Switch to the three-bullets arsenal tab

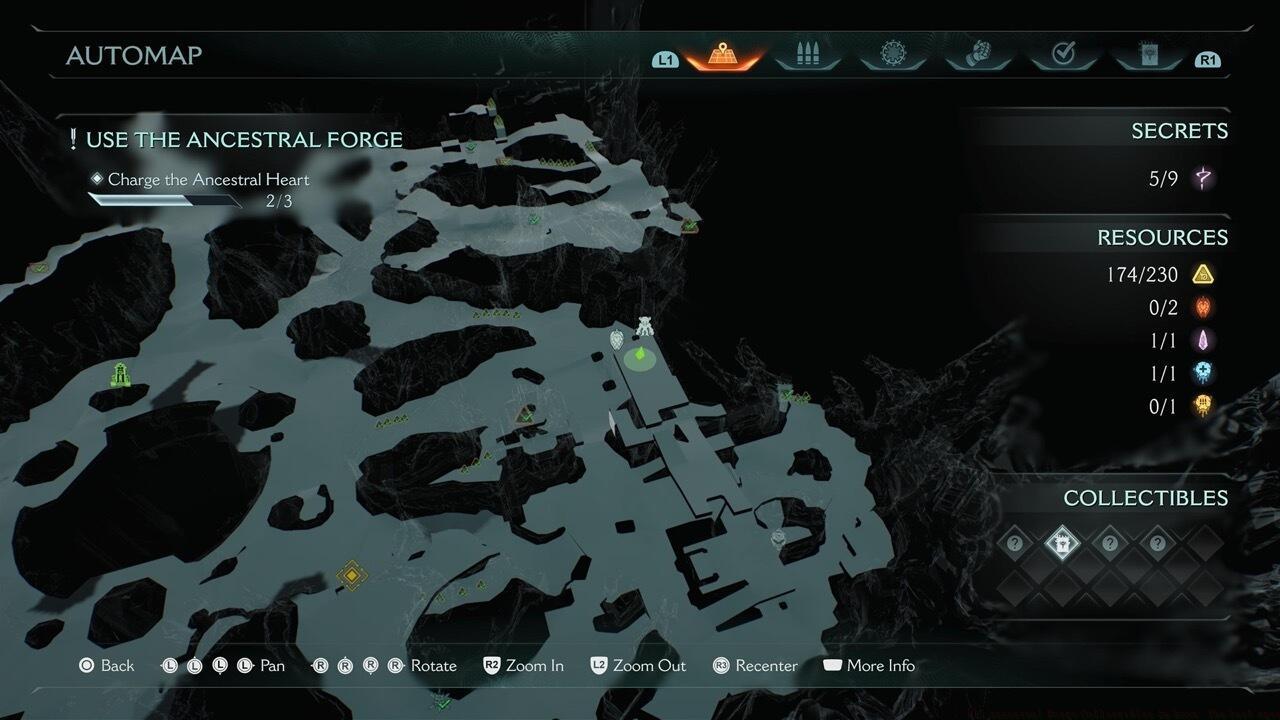[807, 56]
